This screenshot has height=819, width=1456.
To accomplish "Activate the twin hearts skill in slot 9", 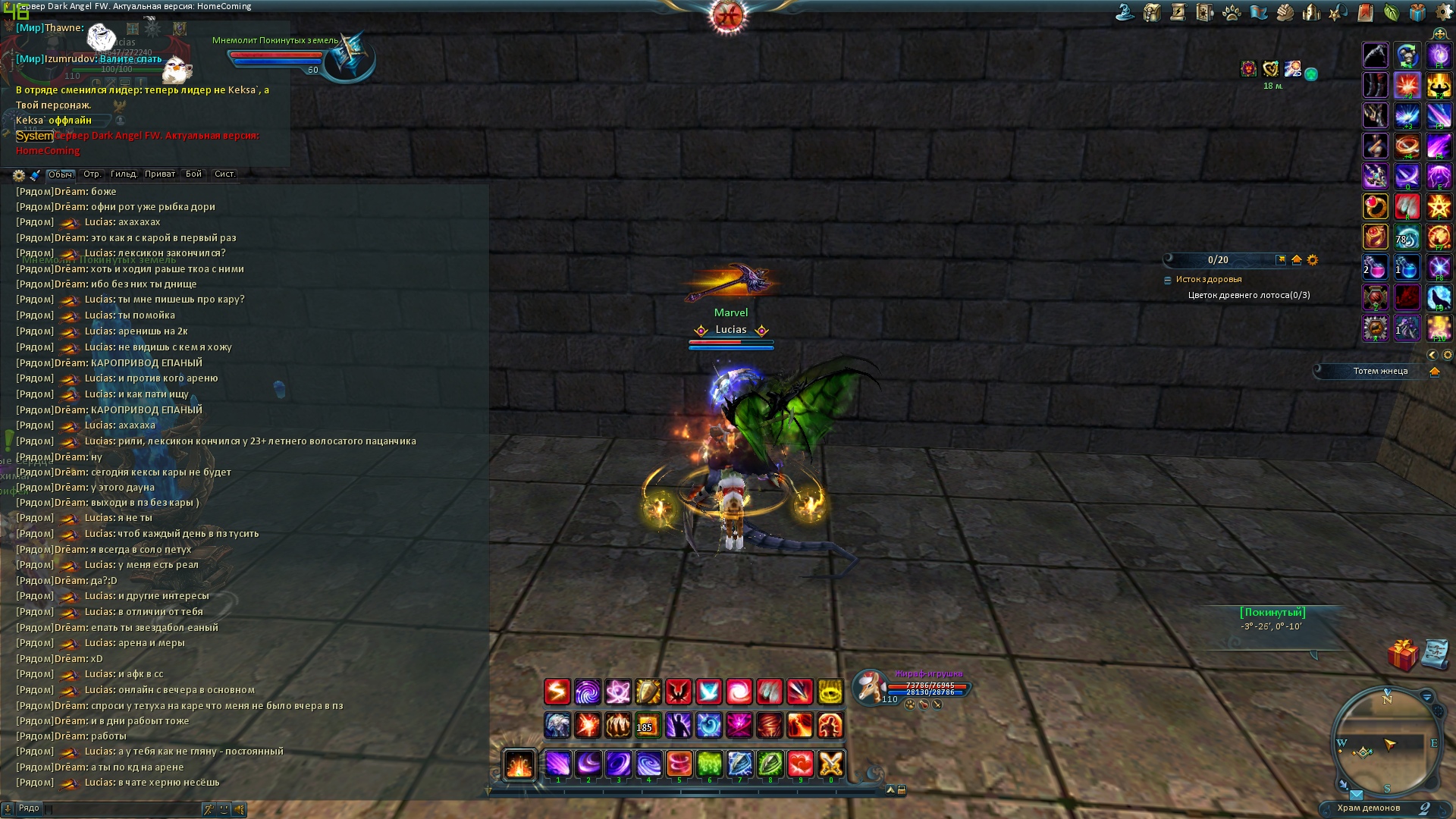I will click(800, 764).
